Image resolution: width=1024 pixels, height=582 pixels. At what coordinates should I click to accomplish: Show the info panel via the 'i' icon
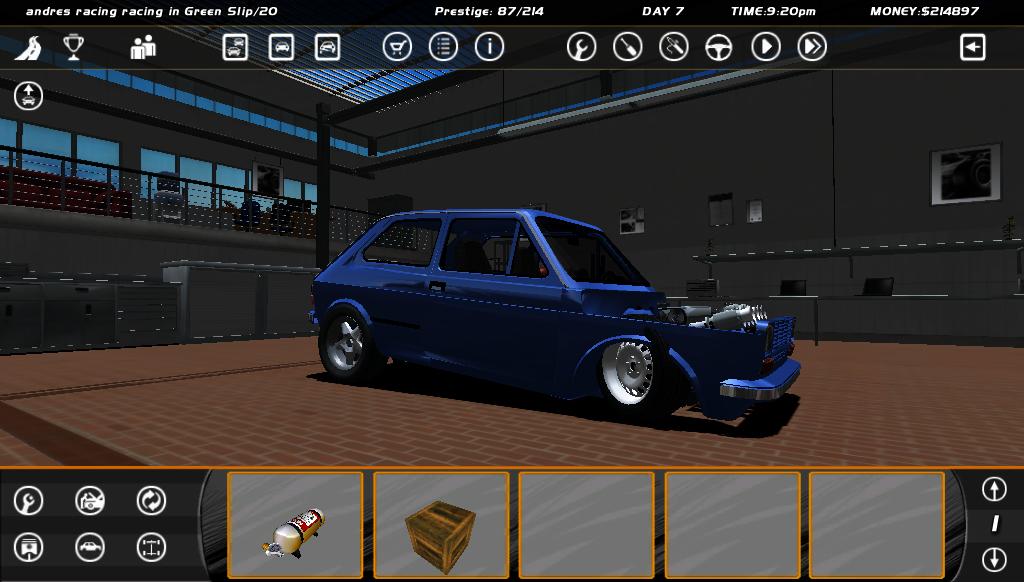click(489, 47)
